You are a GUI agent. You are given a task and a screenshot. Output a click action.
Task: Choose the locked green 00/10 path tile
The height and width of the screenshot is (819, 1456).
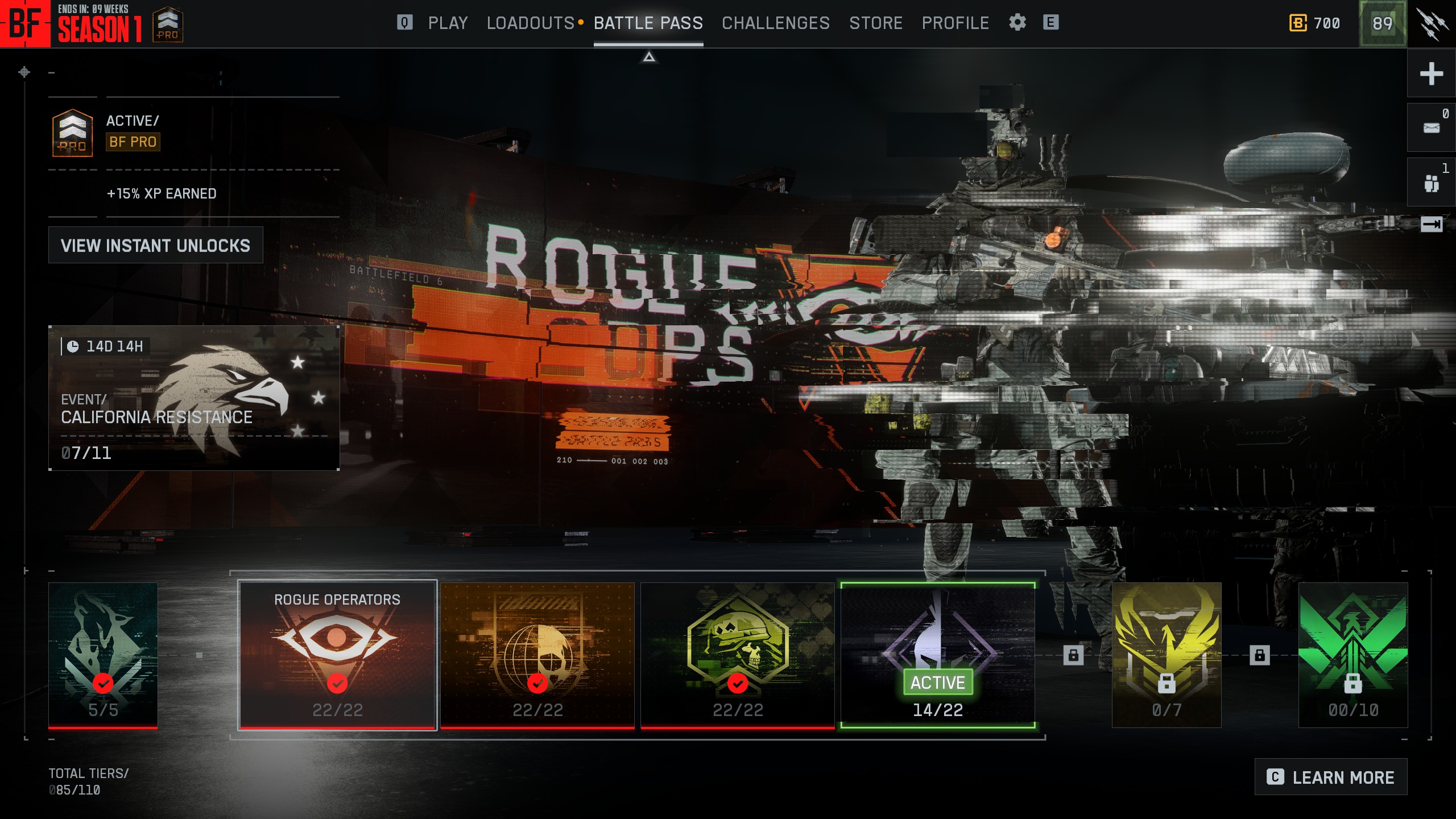pyautogui.click(x=1352, y=655)
